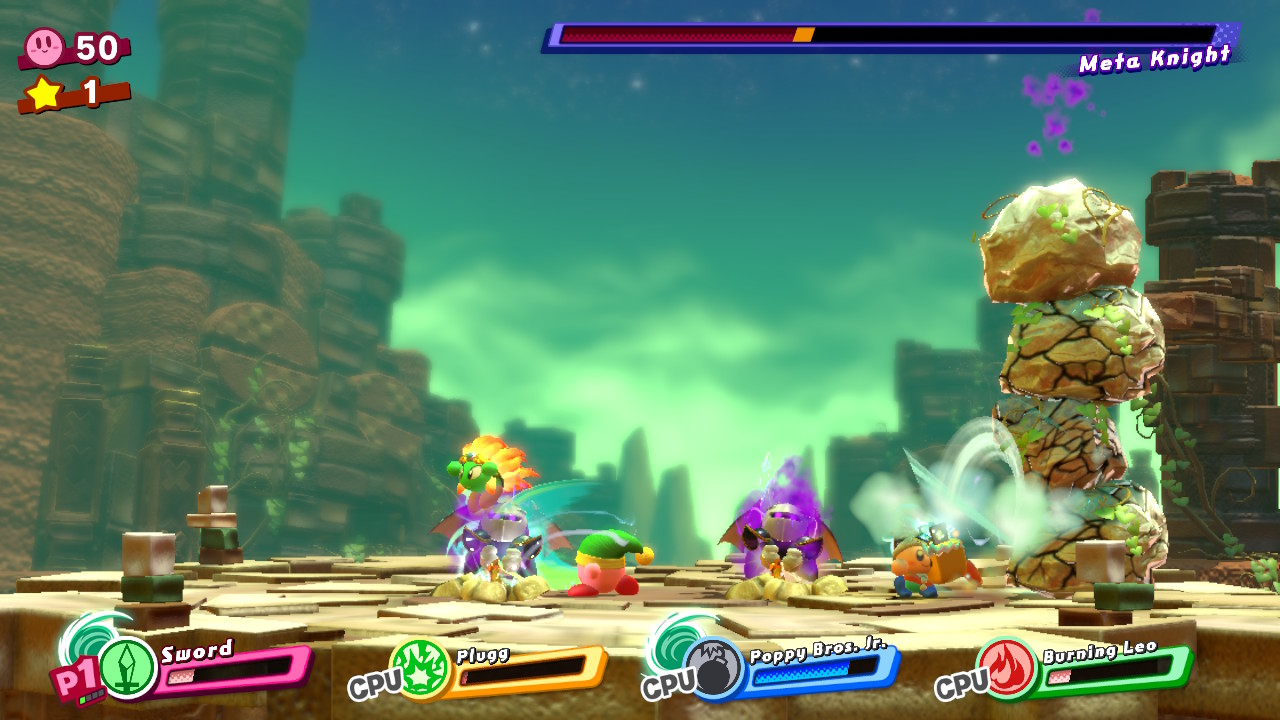Image resolution: width=1280 pixels, height=720 pixels.
Task: Click the pink Kirby lives icon
Action: coord(45,46)
